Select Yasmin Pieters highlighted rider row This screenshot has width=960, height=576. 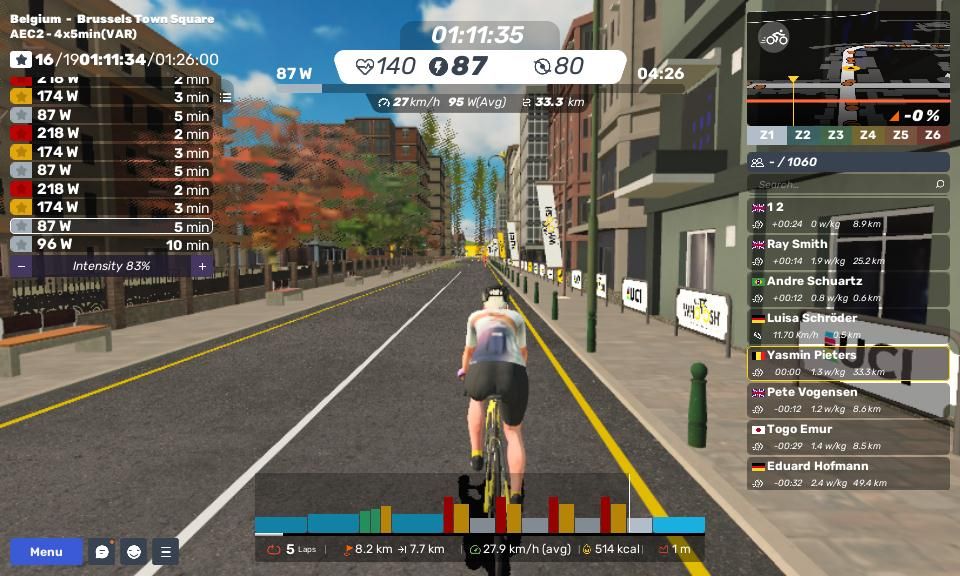pos(848,363)
